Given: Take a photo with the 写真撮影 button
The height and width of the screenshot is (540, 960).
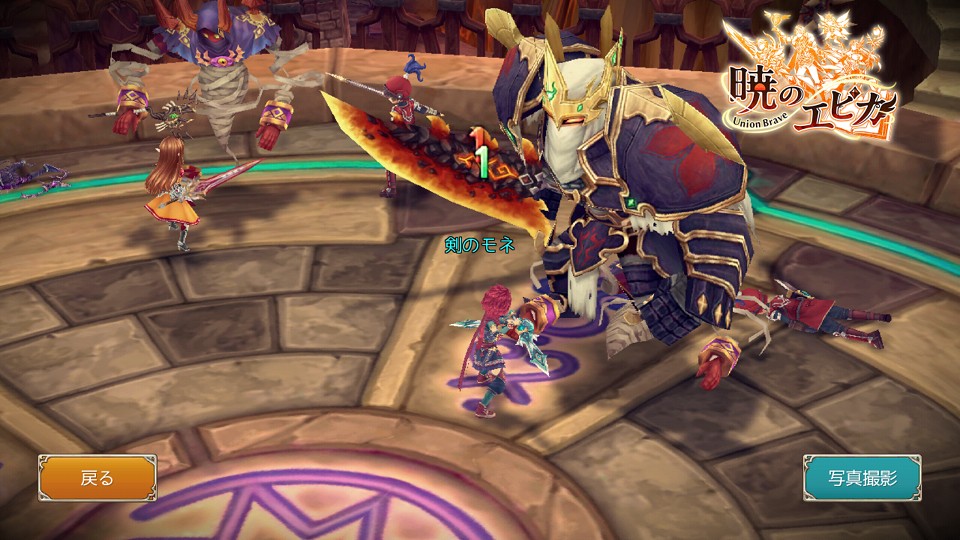Looking at the screenshot, I should (x=862, y=477).
